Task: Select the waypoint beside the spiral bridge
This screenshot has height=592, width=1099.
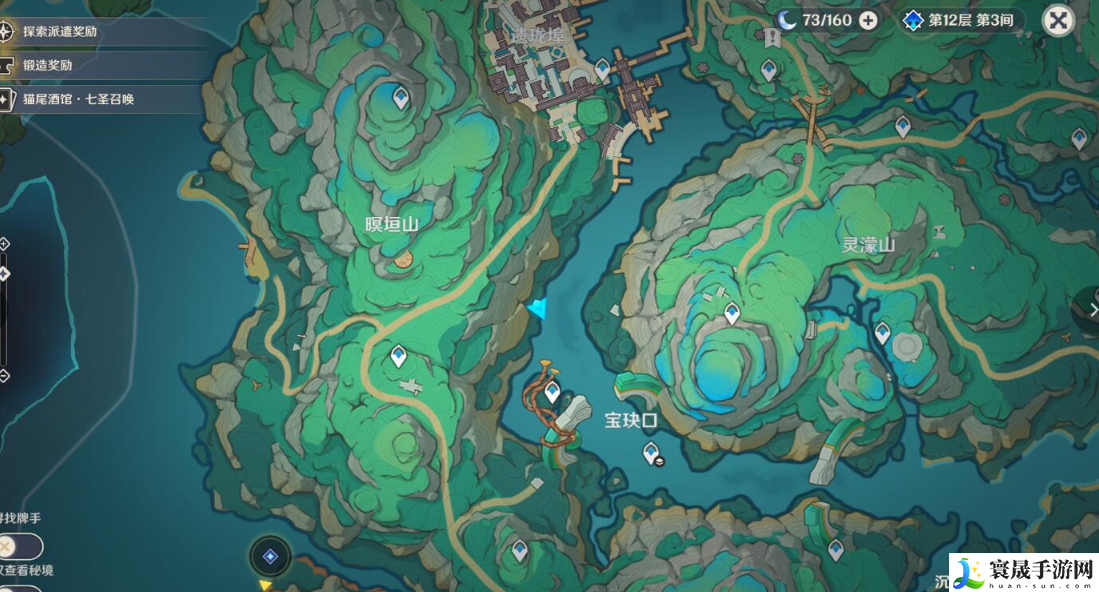Action: click(x=552, y=391)
